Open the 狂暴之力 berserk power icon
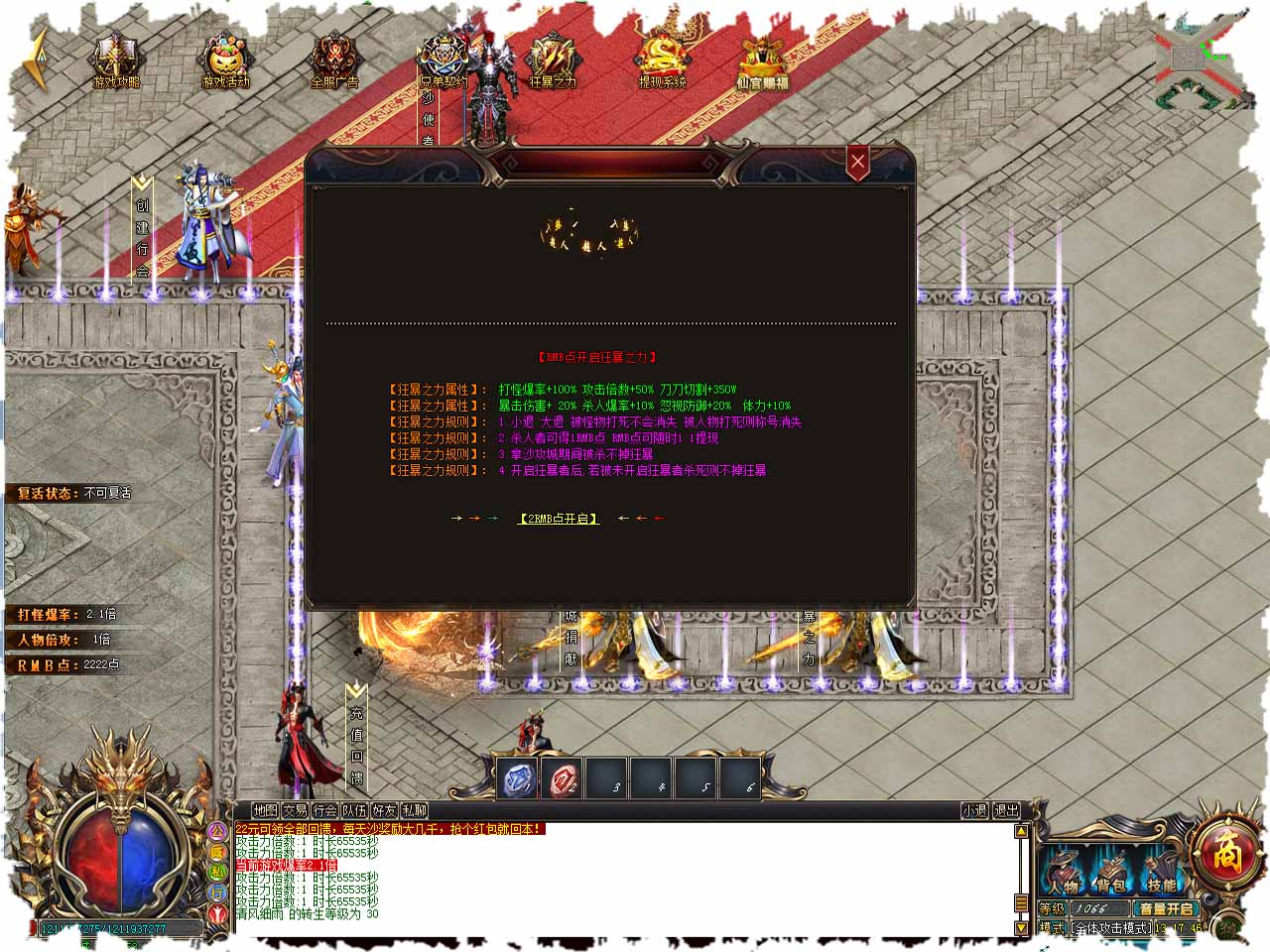Viewport: 1270px width, 952px height. [x=553, y=63]
